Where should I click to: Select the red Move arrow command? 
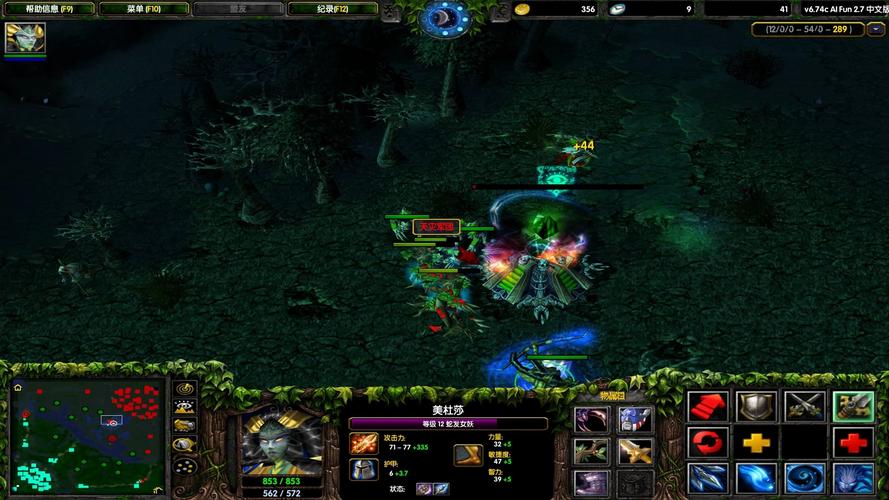707,406
